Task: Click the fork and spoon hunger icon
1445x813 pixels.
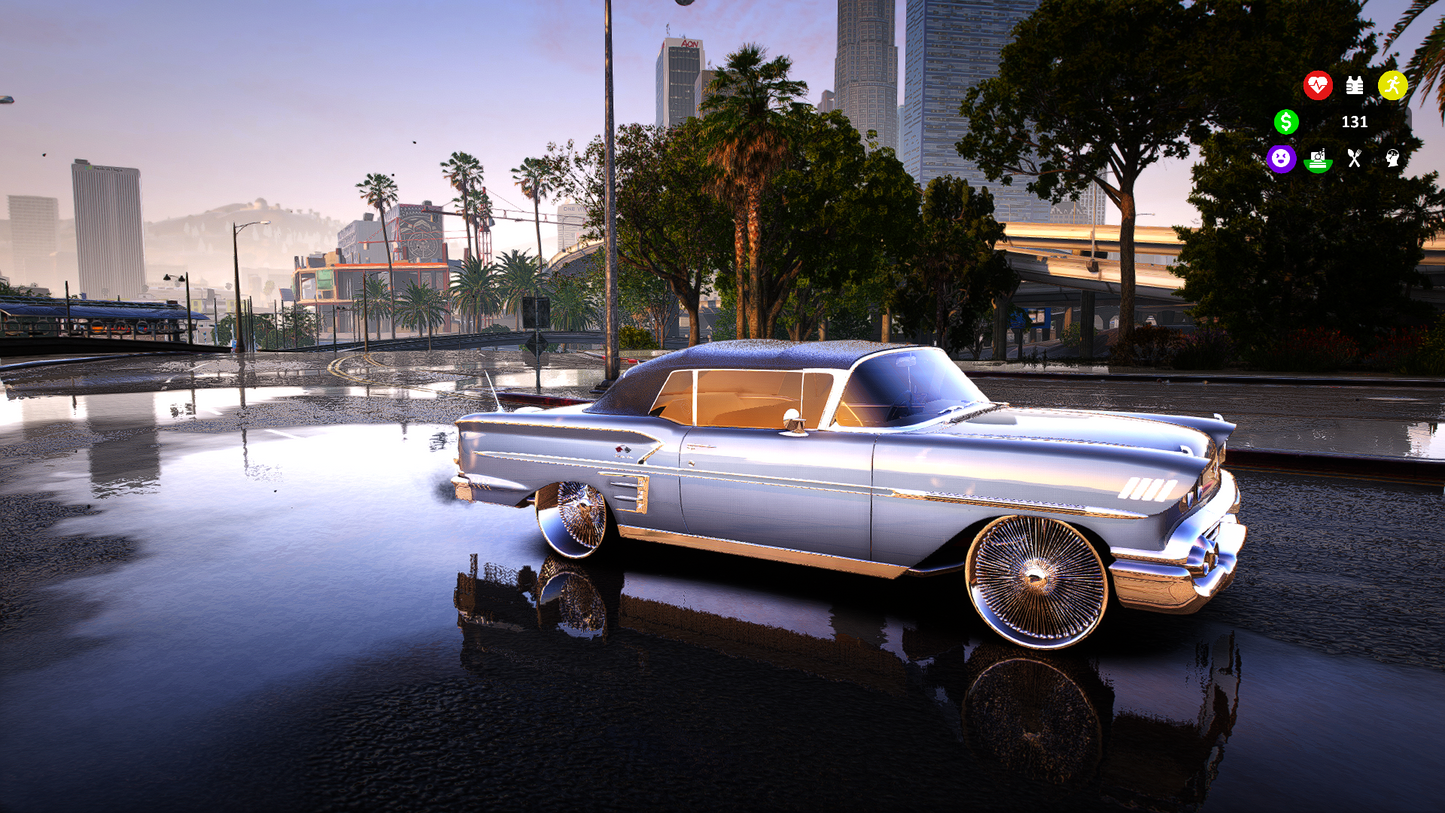Action: point(1354,158)
